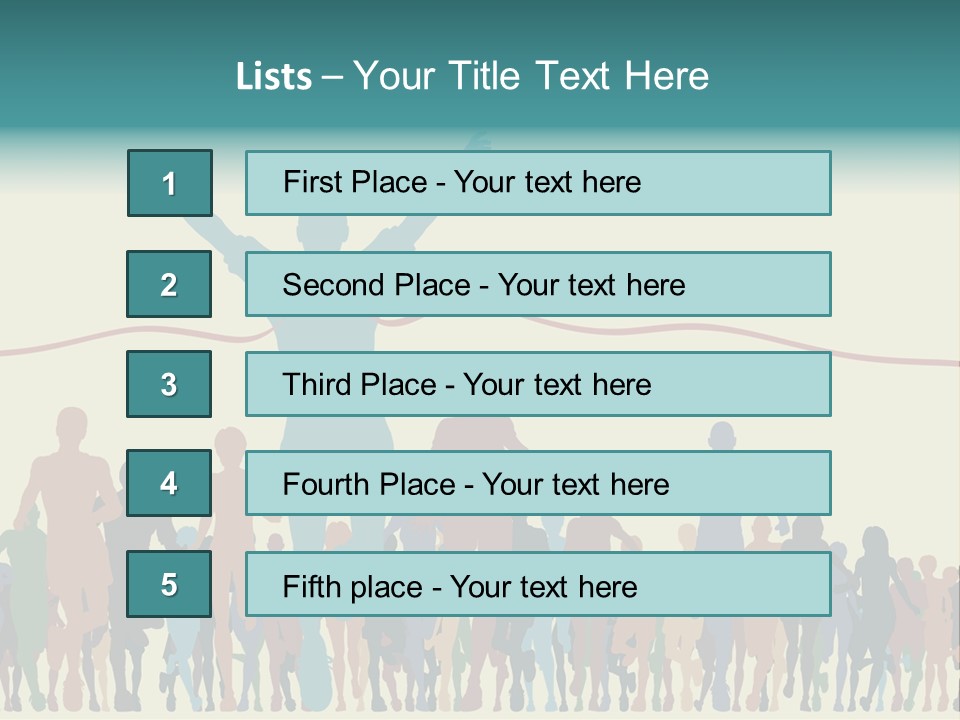This screenshot has width=960, height=720.
Task: Click the number 2 box
Action: point(169,284)
